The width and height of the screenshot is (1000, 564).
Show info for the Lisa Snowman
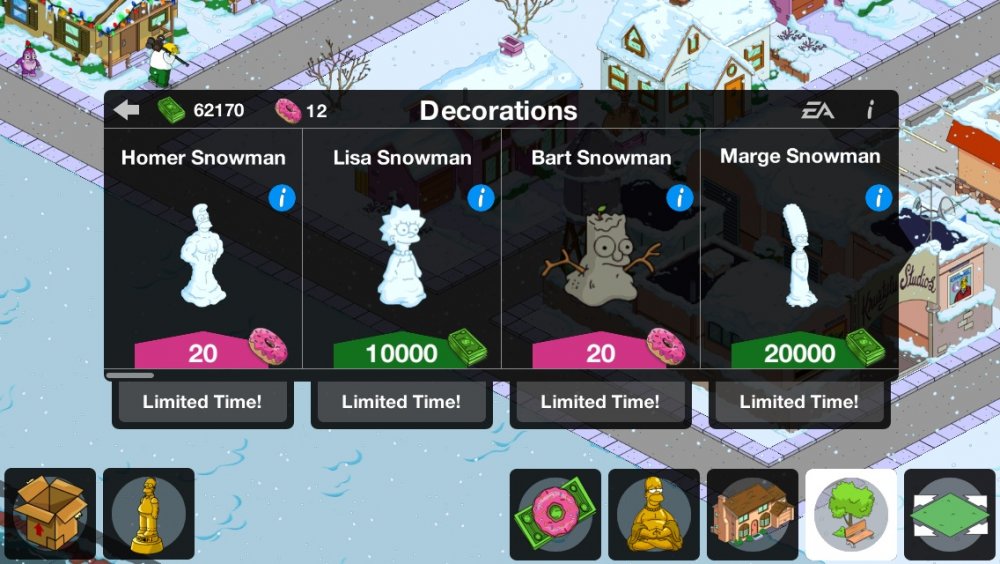(x=481, y=198)
